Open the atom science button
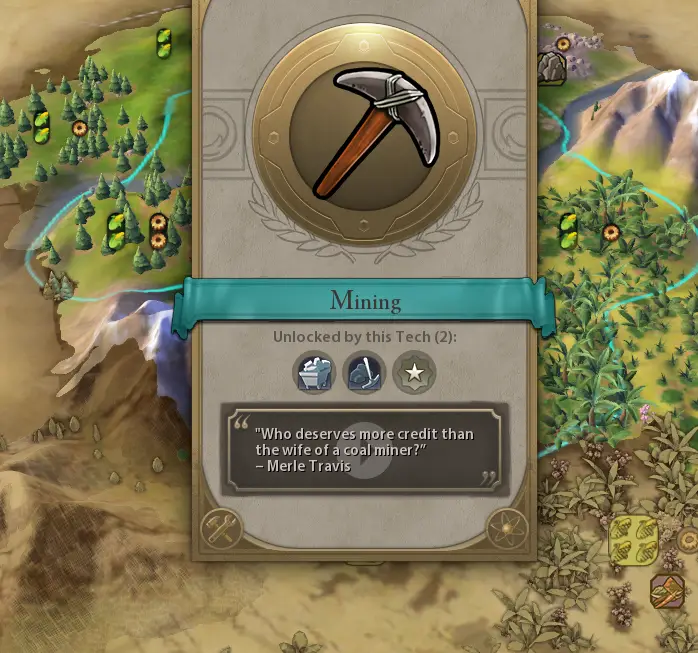This screenshot has height=653, width=698. click(508, 528)
